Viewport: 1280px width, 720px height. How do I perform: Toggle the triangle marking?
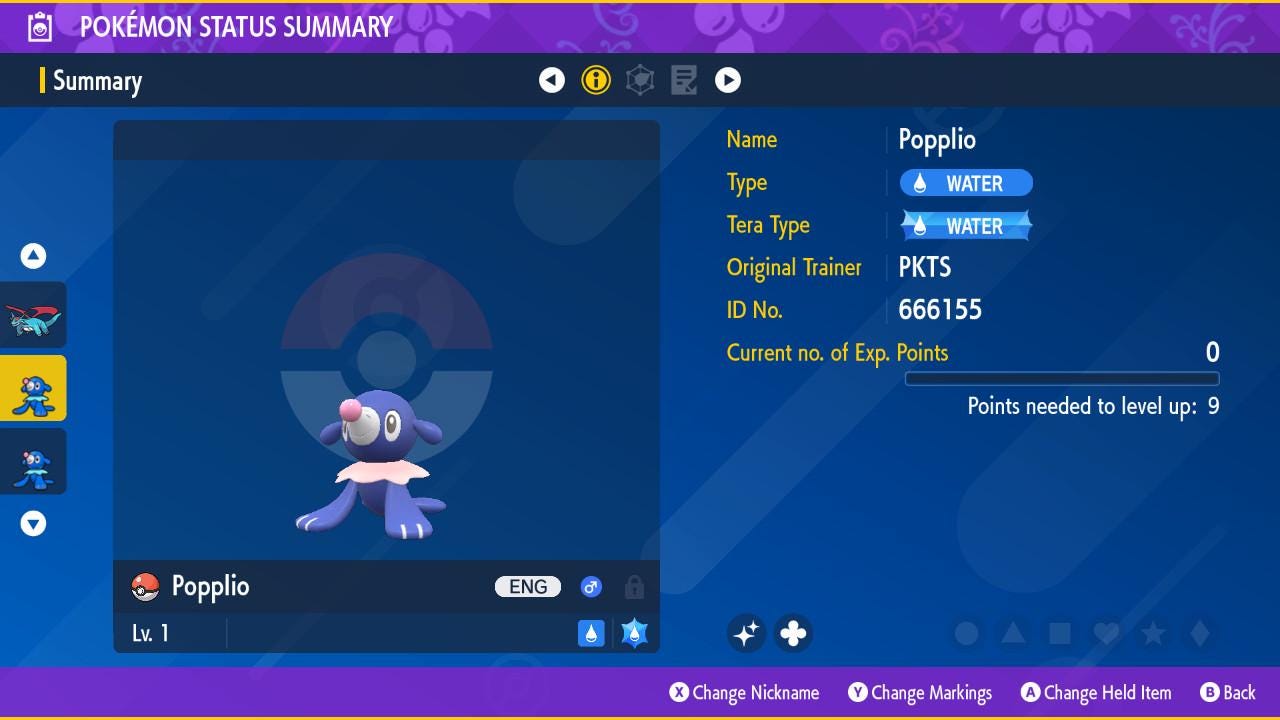pos(1013,634)
